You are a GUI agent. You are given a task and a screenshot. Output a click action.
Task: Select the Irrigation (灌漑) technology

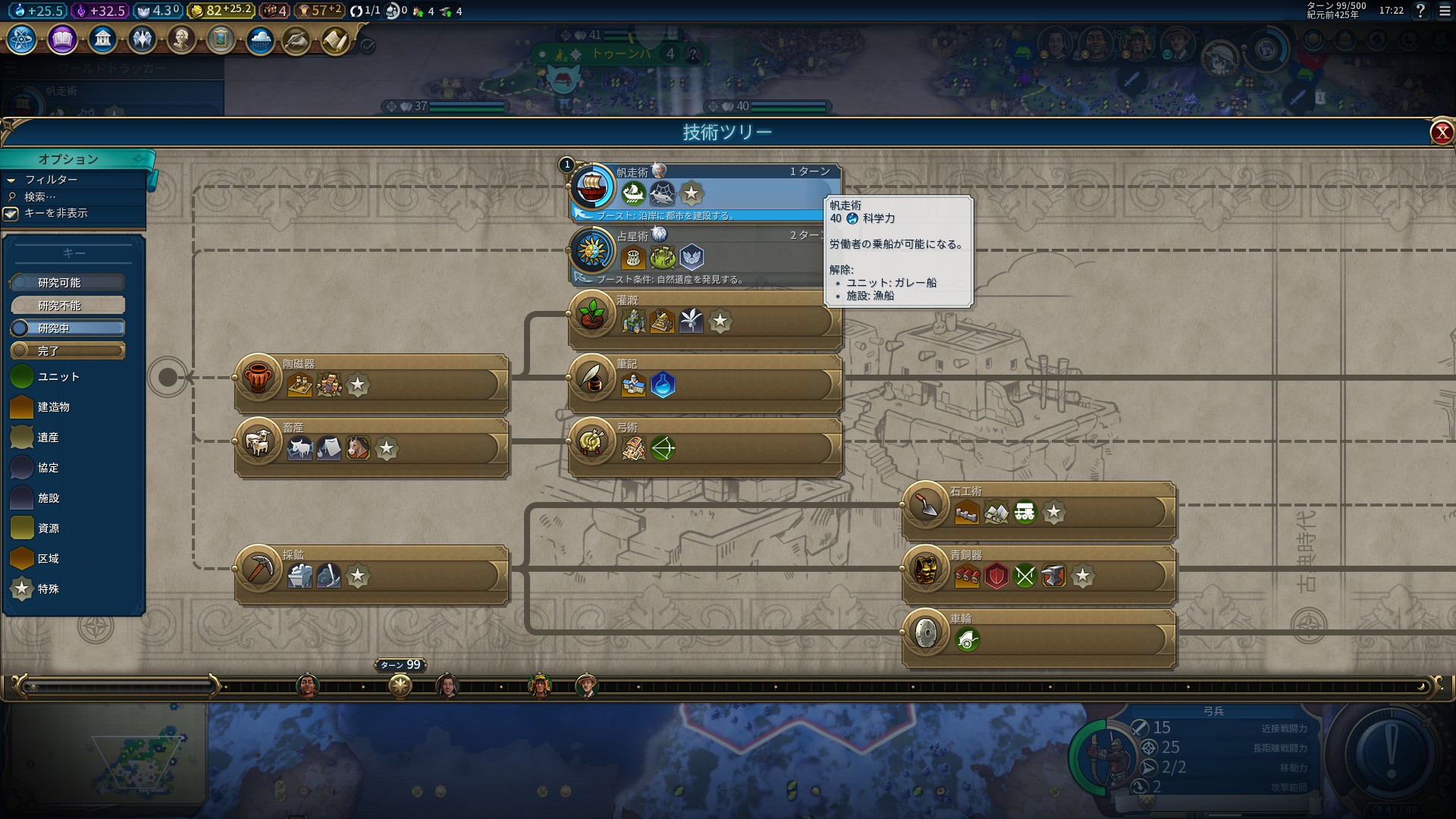click(x=593, y=313)
